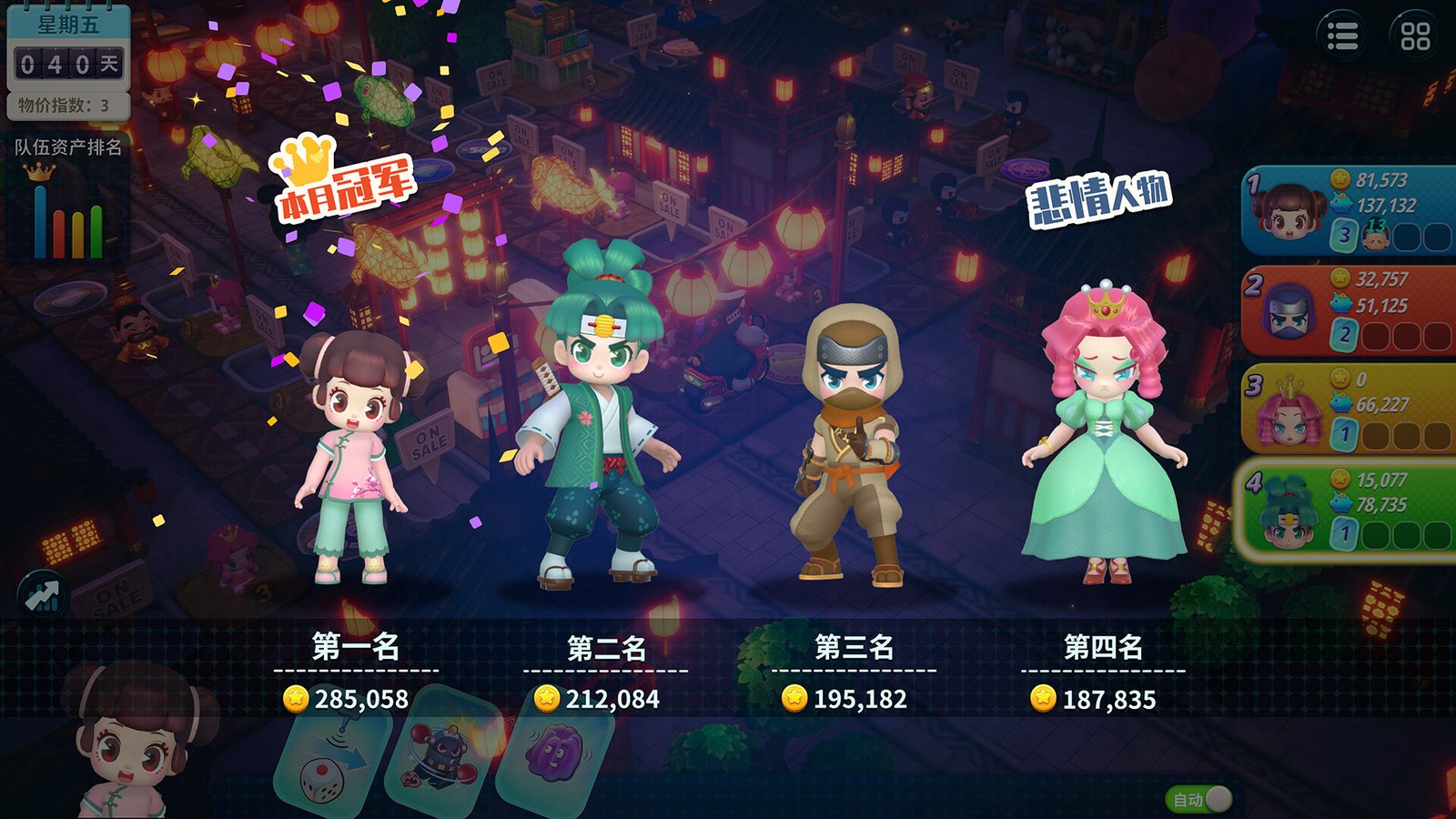Open the list menu icon
This screenshot has height=819, width=1456.
click(x=1342, y=36)
